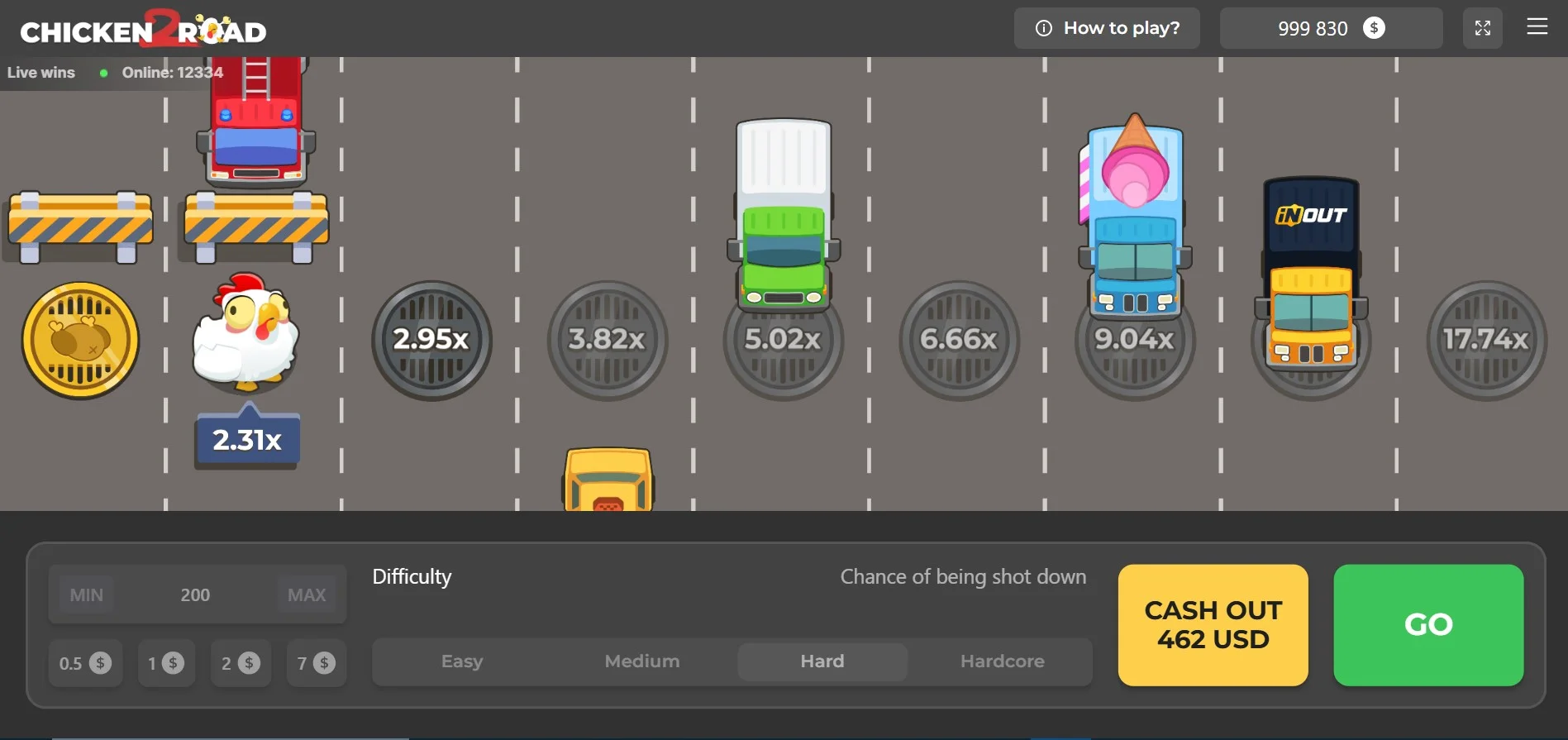Open the hamburger menu
The height and width of the screenshot is (740, 1568).
point(1537,27)
